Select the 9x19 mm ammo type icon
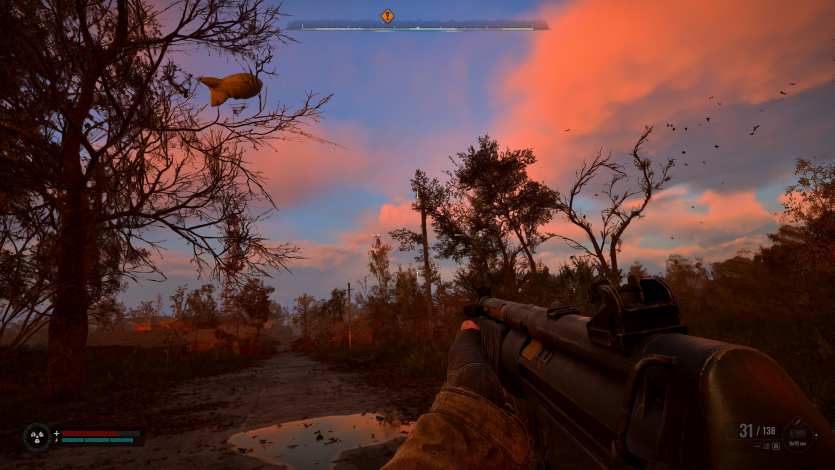 point(798,434)
